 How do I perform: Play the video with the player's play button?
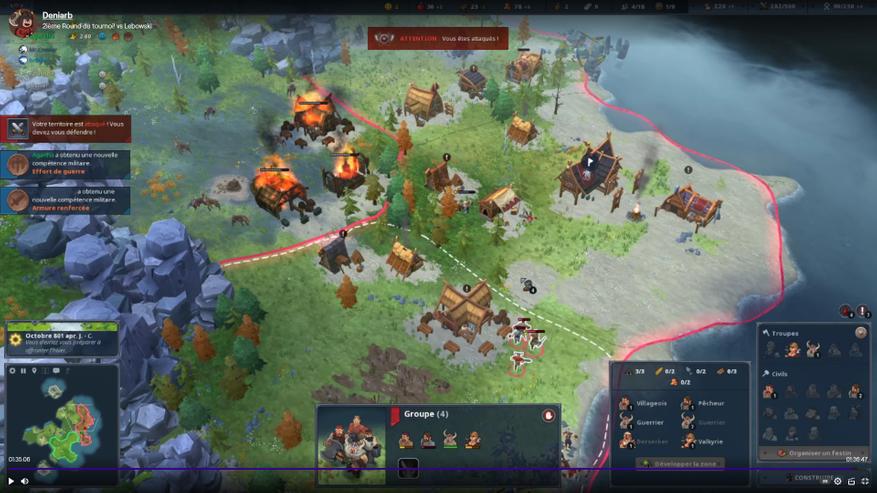point(11,481)
